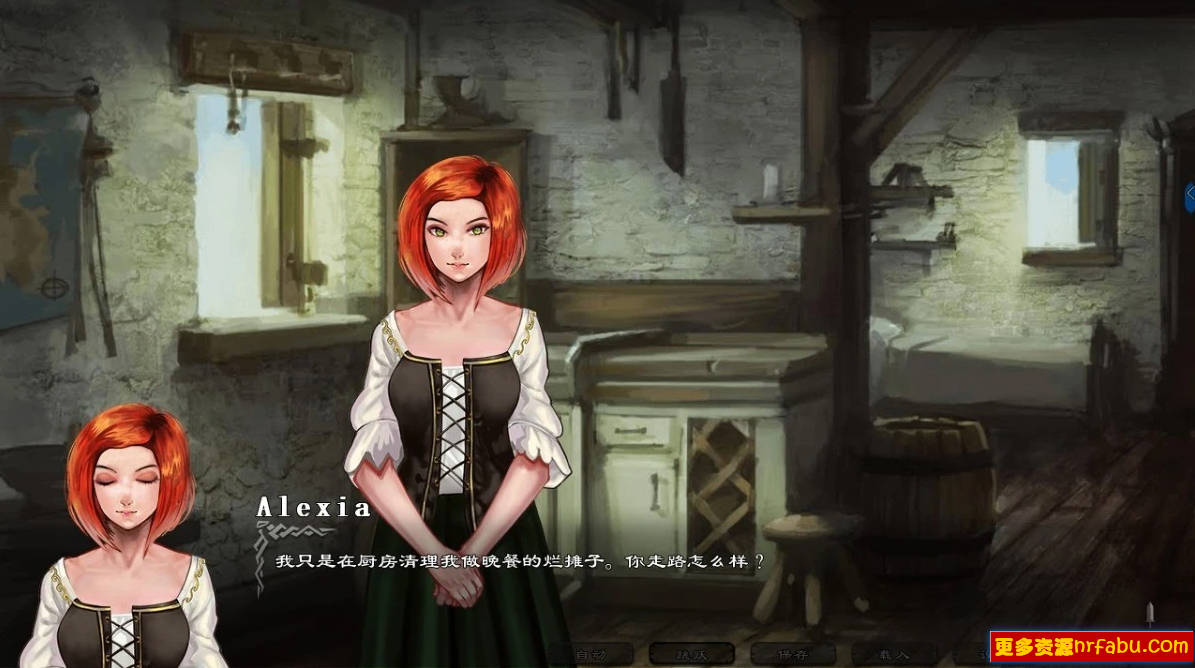Image resolution: width=1195 pixels, height=668 pixels.
Task: Open the save menu via 保存
Action: pos(793,655)
